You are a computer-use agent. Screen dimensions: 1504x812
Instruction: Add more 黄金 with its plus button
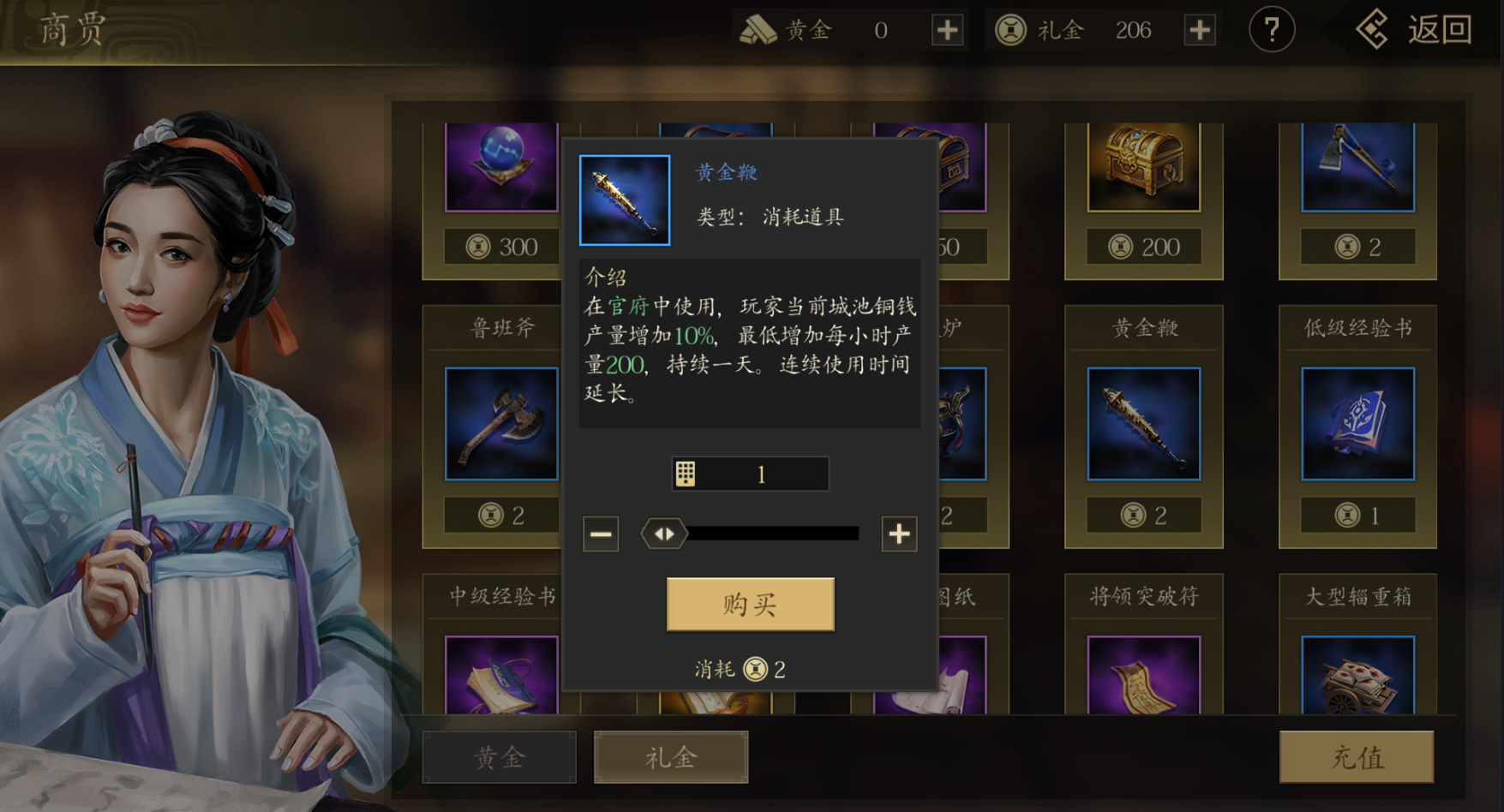point(947,31)
